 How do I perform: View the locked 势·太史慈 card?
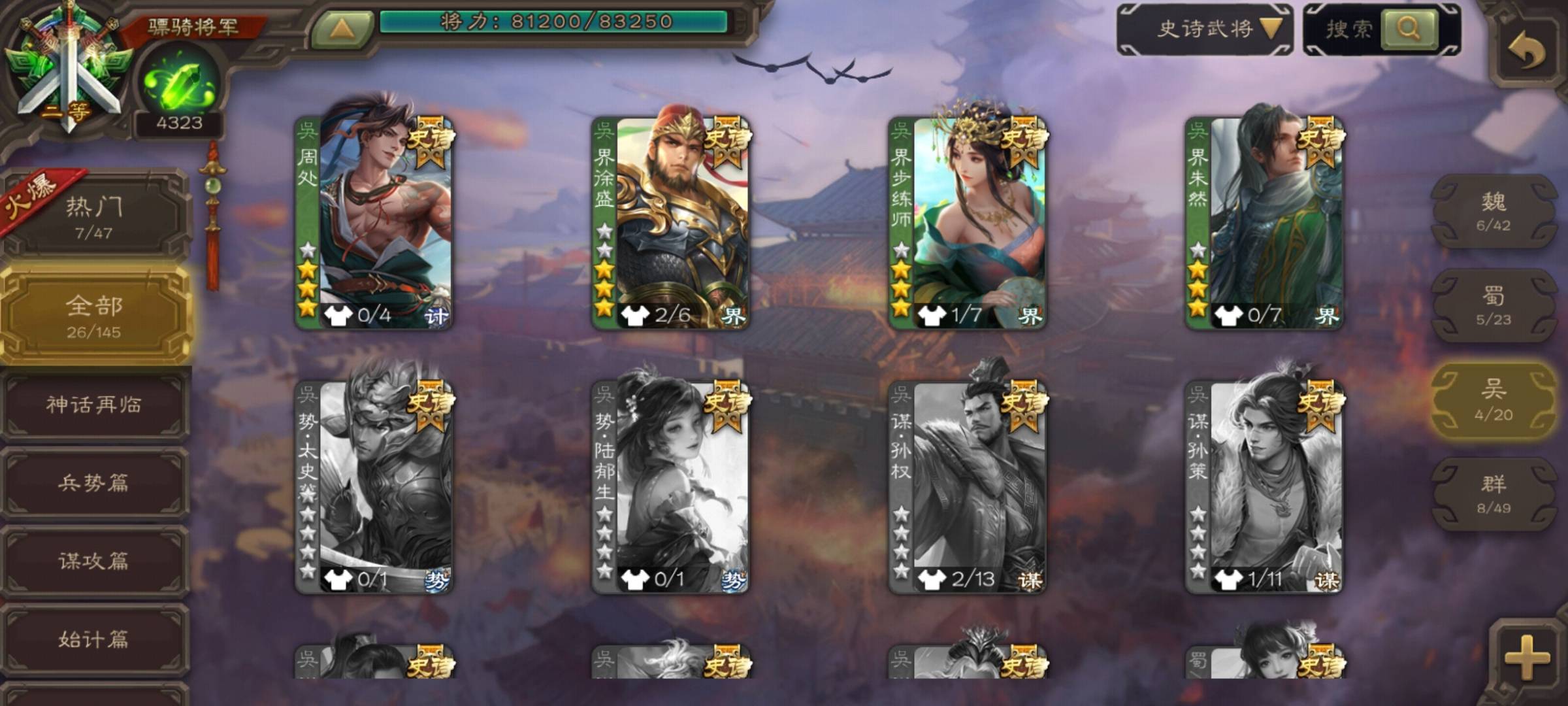(374, 487)
